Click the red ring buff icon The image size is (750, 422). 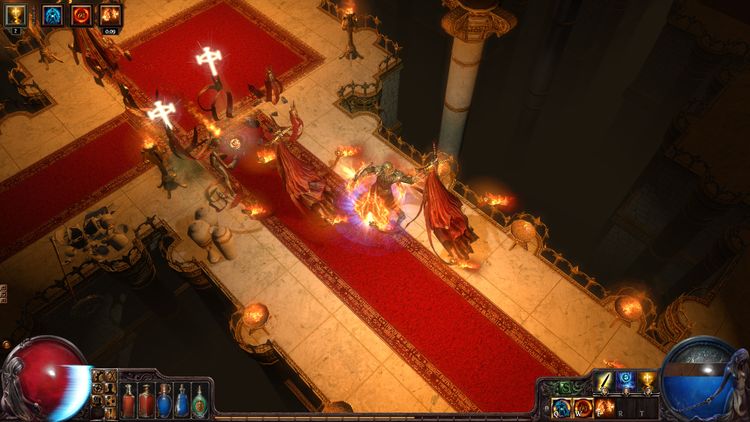(x=81, y=14)
